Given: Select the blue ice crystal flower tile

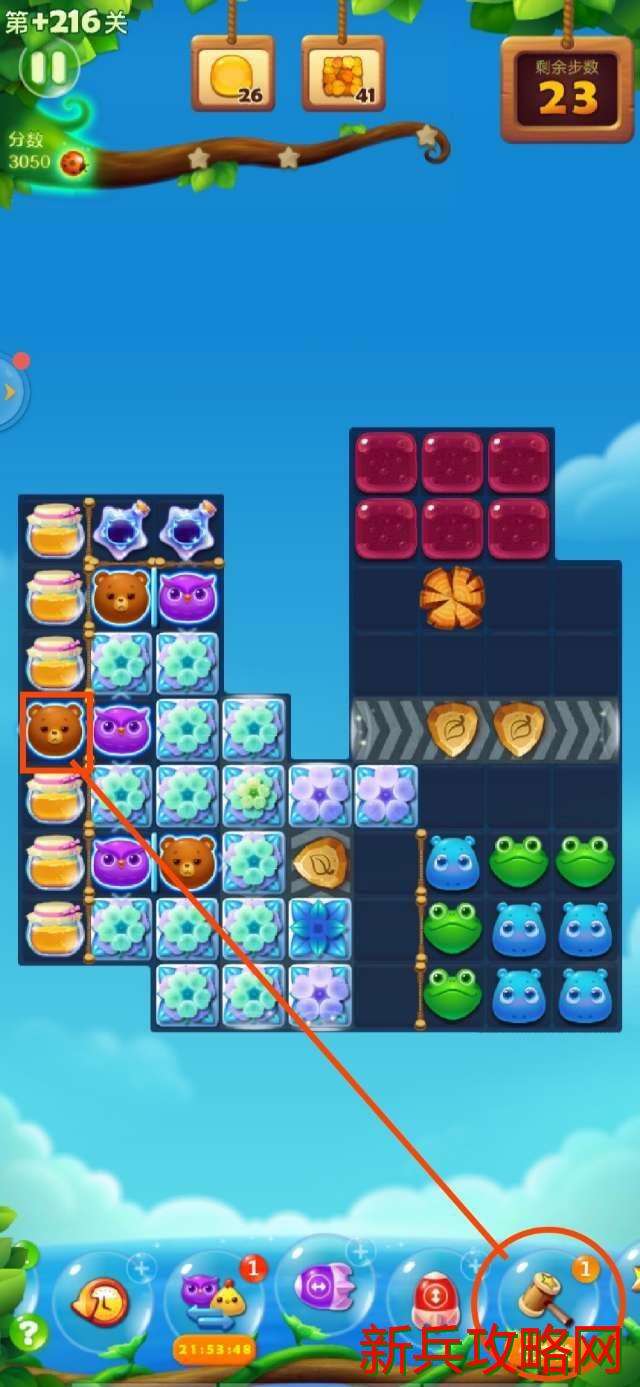Looking at the screenshot, I should click(x=321, y=928).
